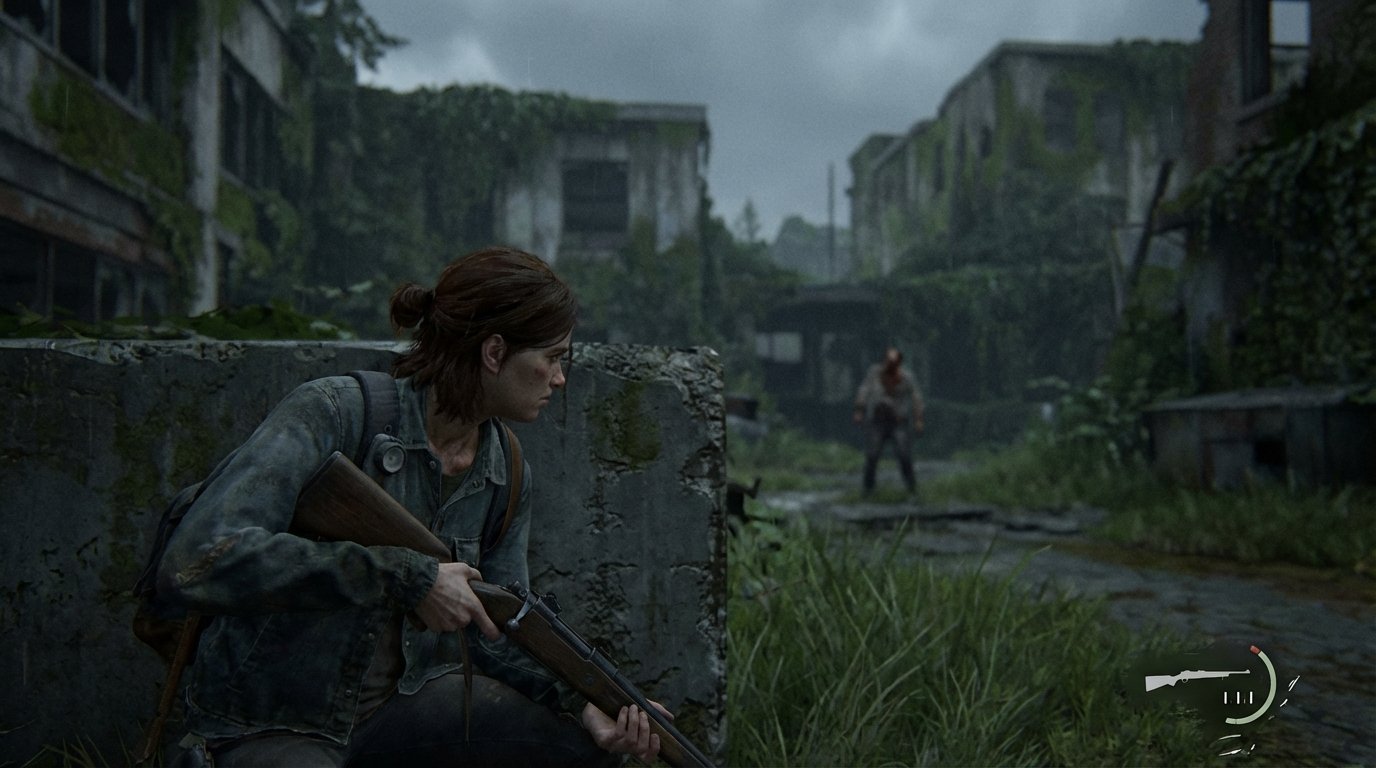The width and height of the screenshot is (1376, 768).
Task: Click the last ammo pip in the weapon HUD
Action: [x=1251, y=697]
